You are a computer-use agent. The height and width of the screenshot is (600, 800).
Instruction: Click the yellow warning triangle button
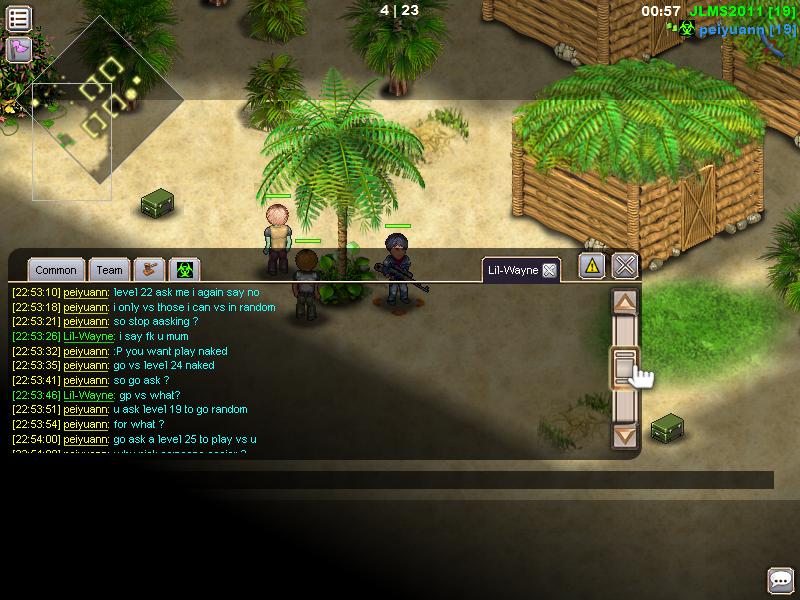(592, 266)
